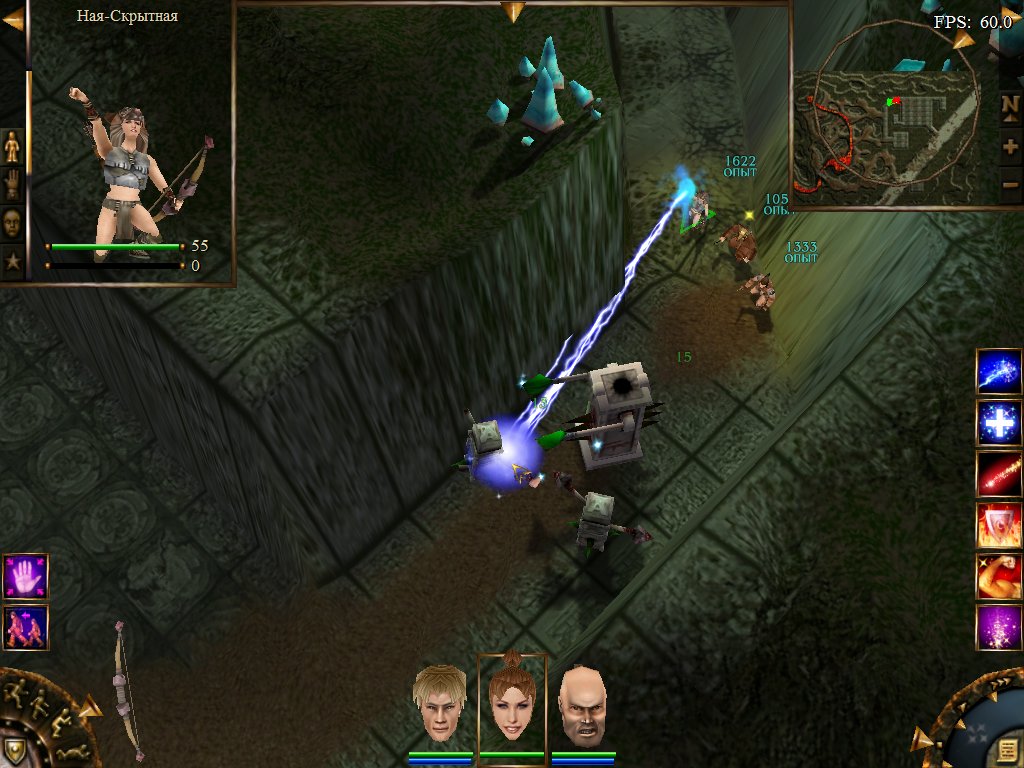Reset minimap orientation with N button
The image size is (1024, 768).
pos(1010,104)
